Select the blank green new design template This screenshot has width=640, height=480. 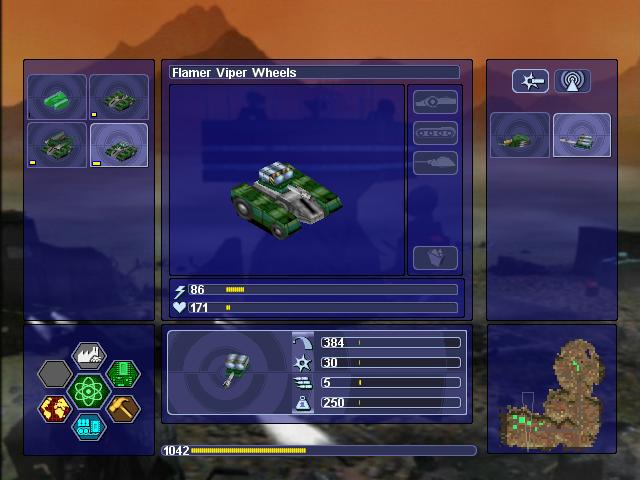tap(57, 97)
